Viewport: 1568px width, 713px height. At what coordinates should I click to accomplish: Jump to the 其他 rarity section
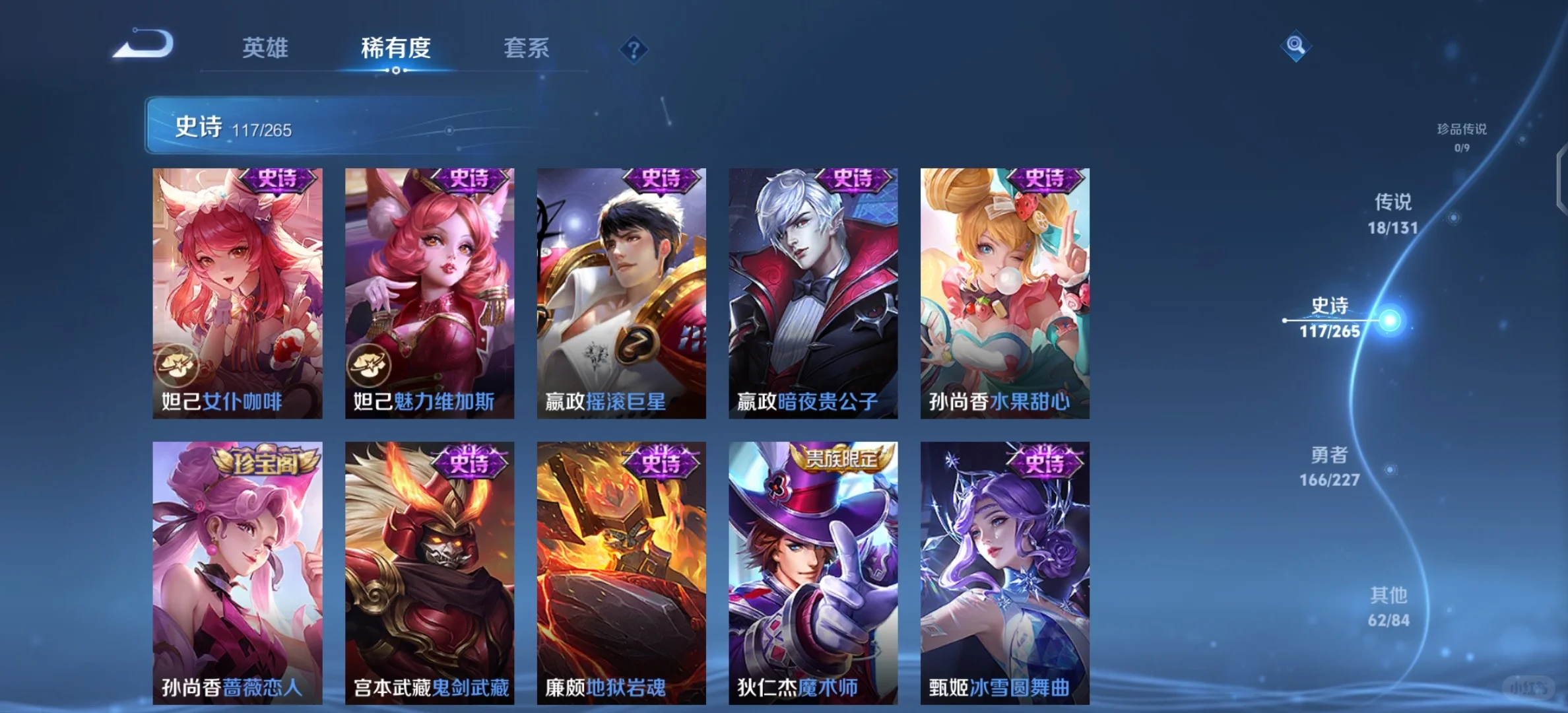[1388, 607]
